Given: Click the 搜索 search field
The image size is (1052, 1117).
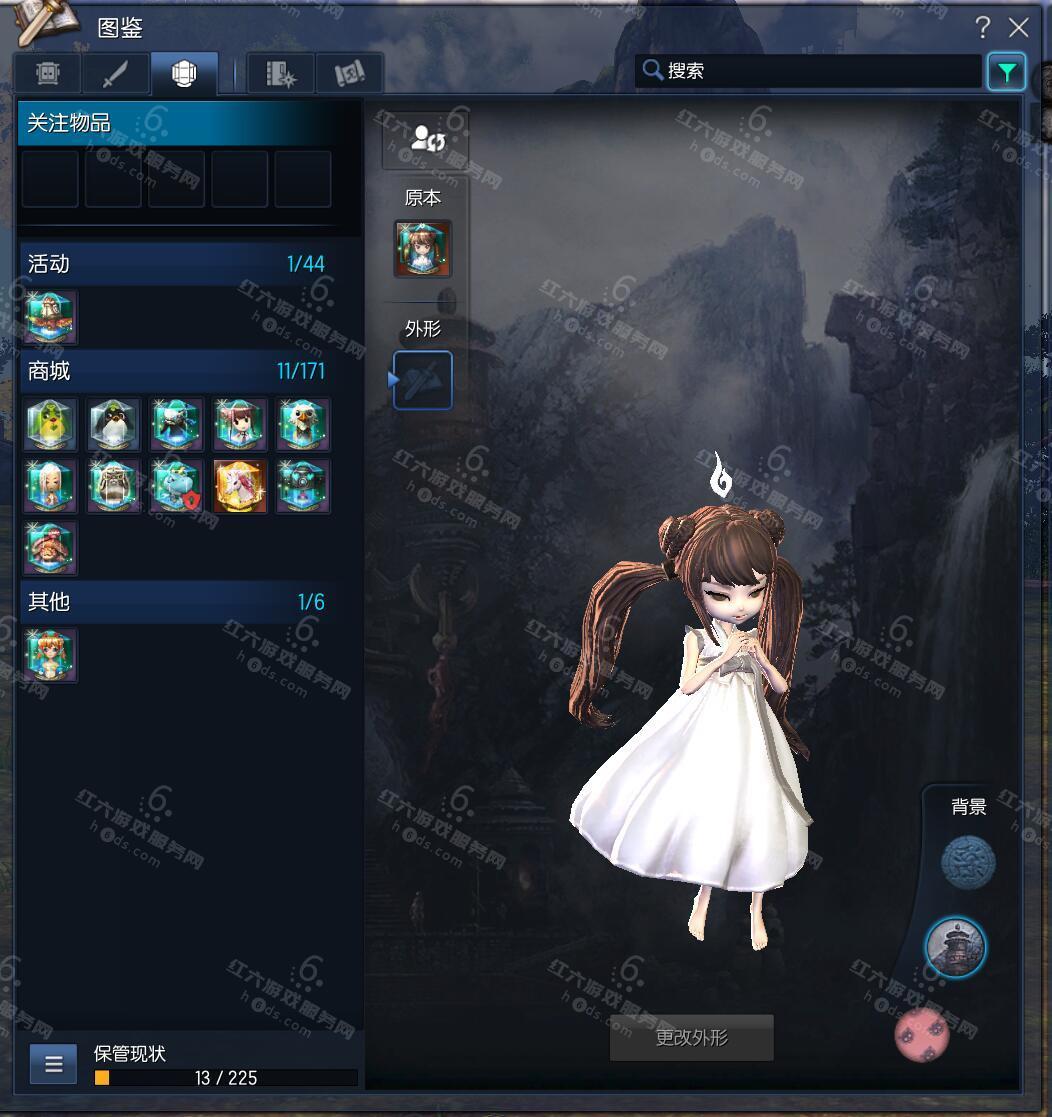Looking at the screenshot, I should pos(810,71).
